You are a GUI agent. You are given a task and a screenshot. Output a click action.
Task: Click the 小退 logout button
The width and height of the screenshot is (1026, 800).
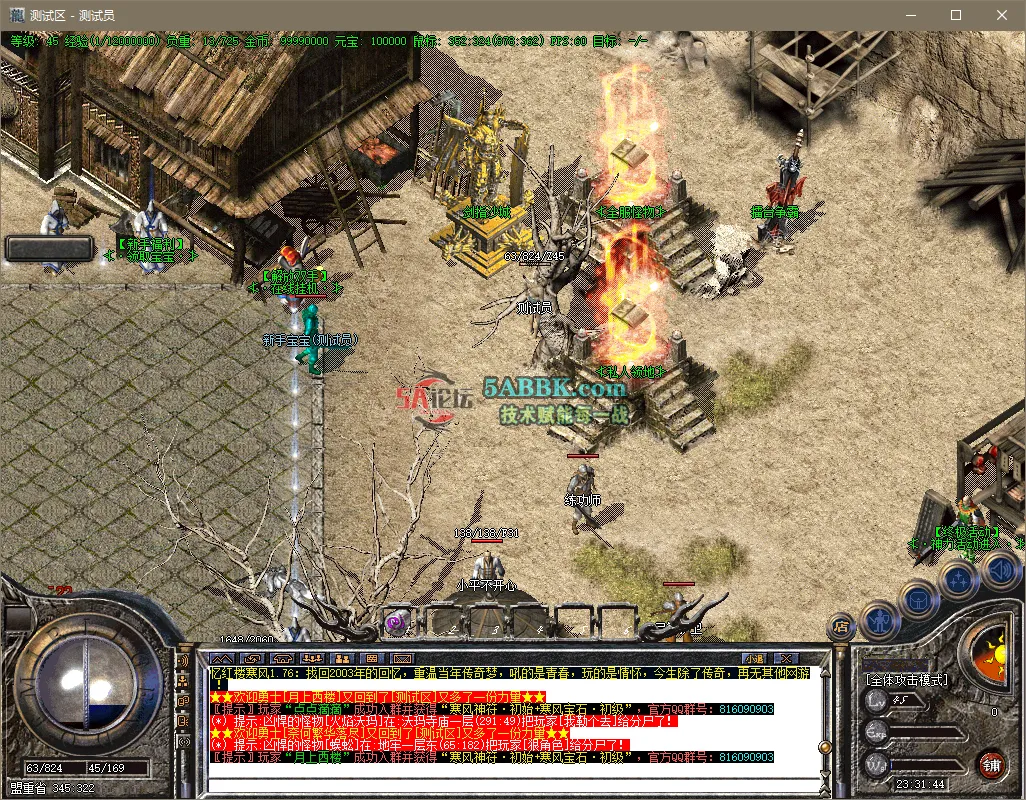coord(753,658)
